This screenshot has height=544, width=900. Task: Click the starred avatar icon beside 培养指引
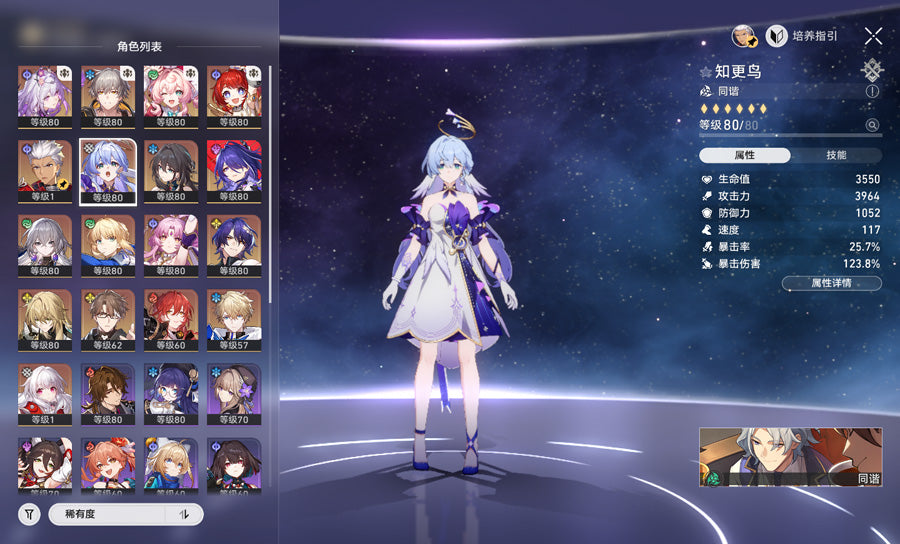(x=743, y=36)
